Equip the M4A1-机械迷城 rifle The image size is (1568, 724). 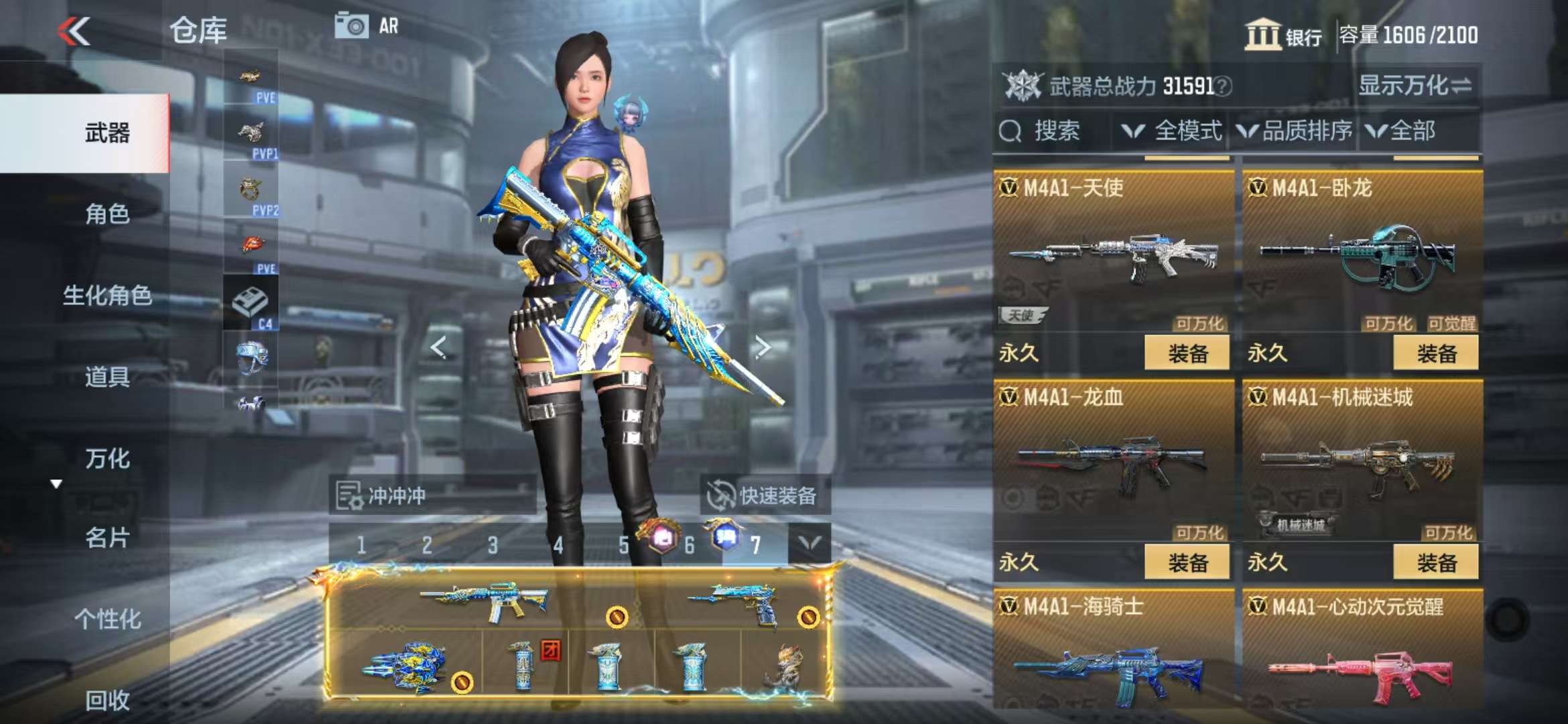(1436, 562)
